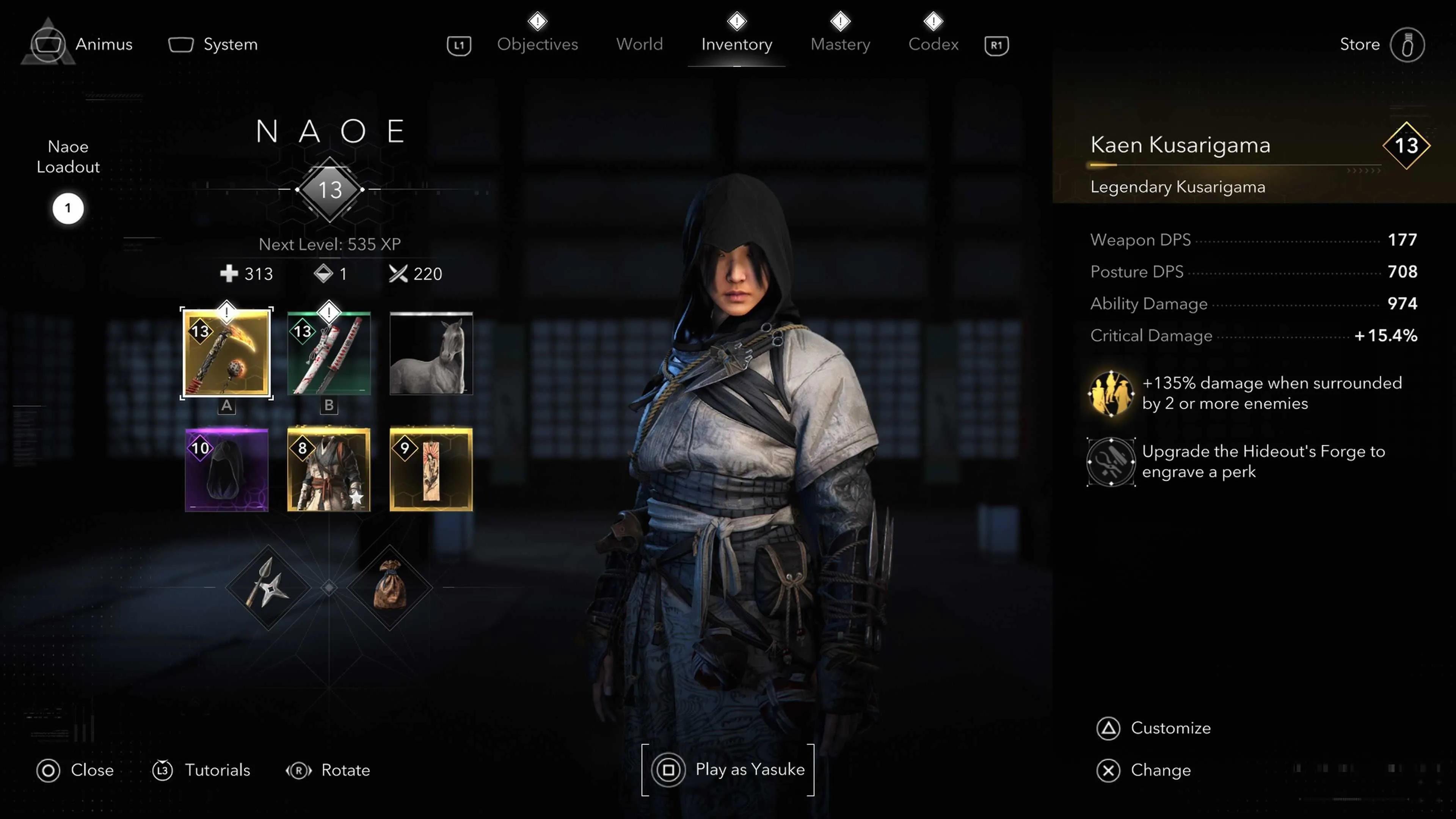Click Play as Yasuke

(728, 770)
